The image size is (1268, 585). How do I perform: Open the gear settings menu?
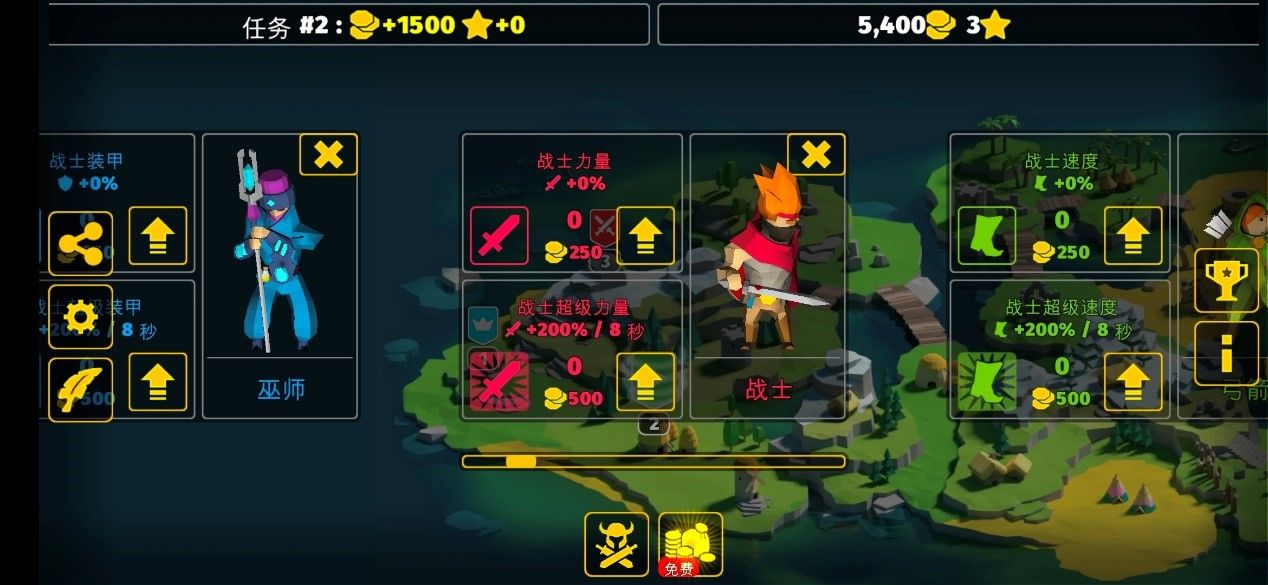80,317
